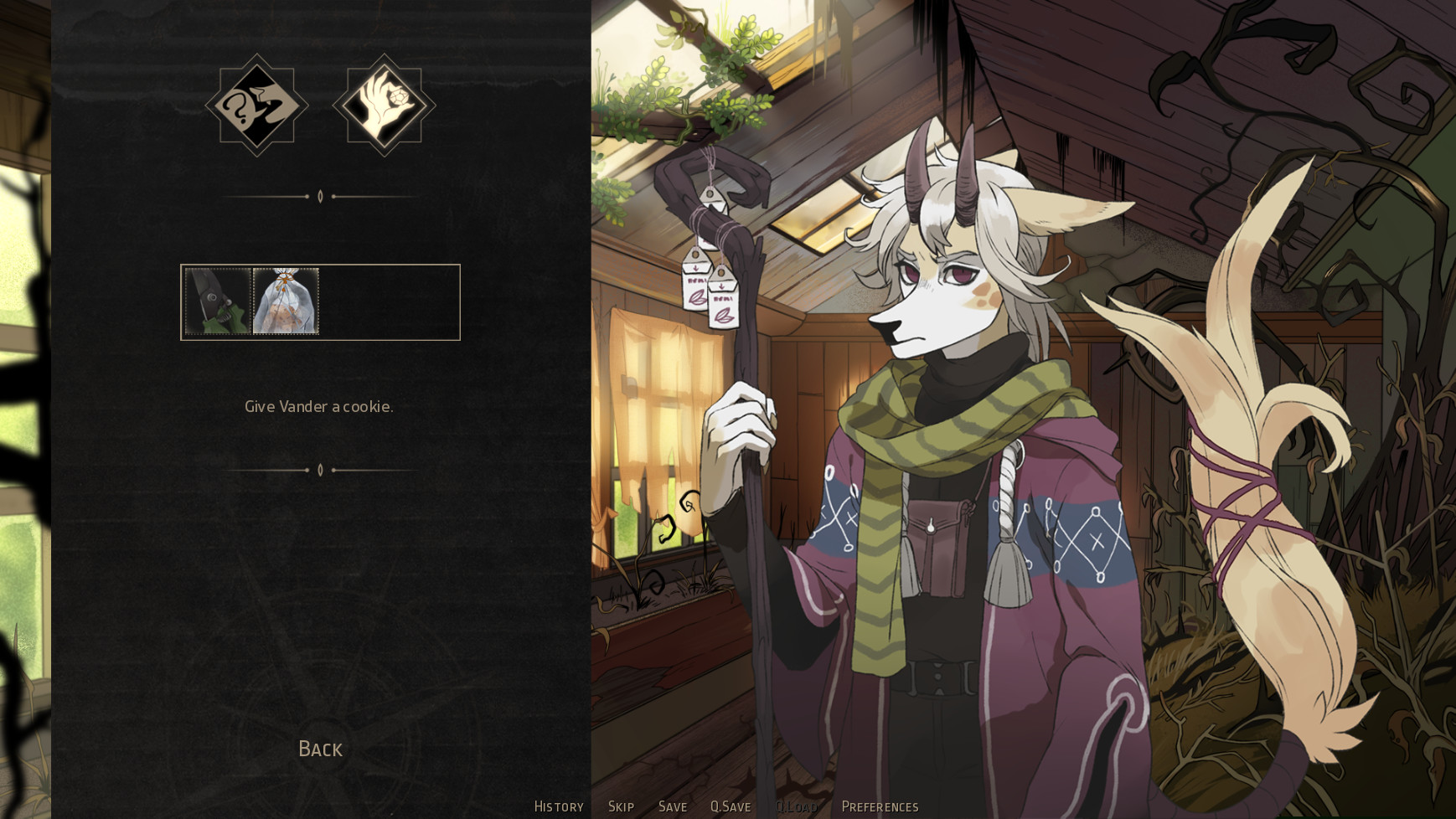Select the garden shears inventory item

pyautogui.click(x=218, y=301)
